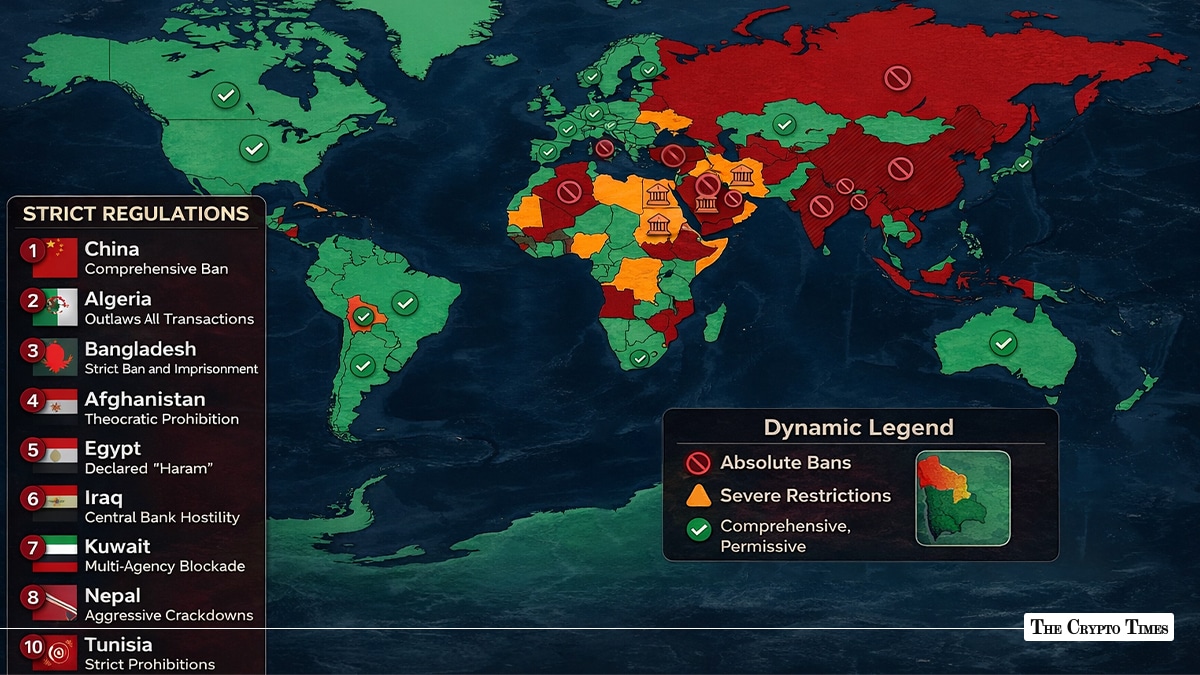Choose the Algeria list entry

click(x=140, y=308)
